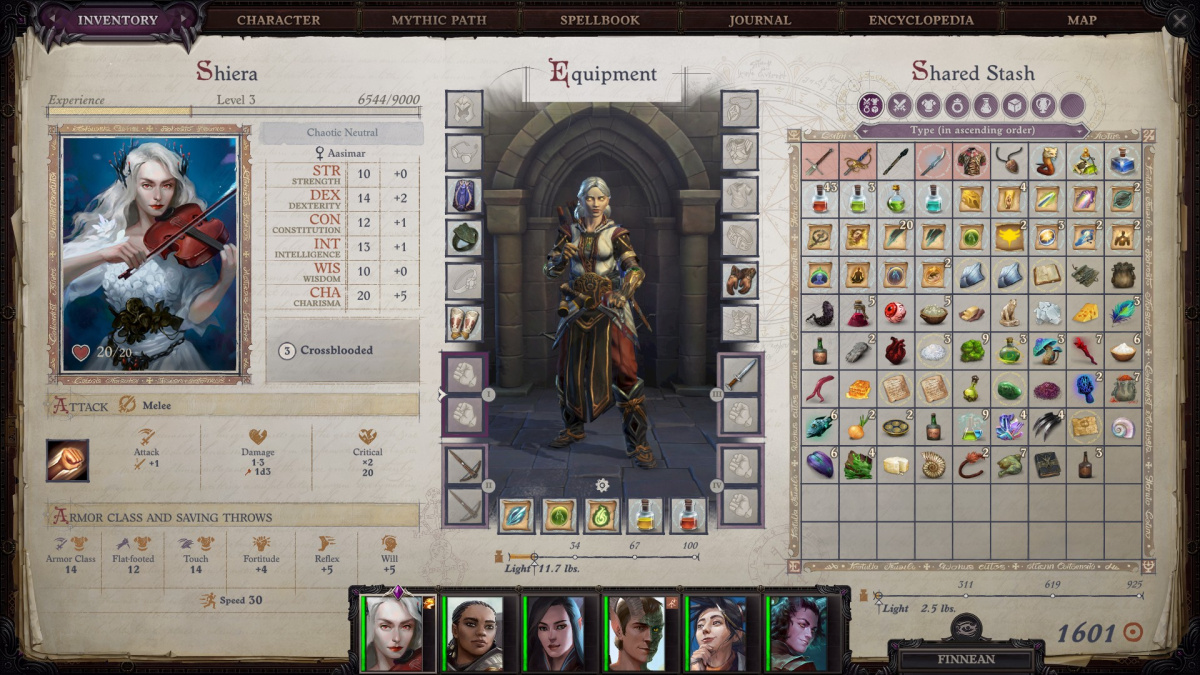1200x675 pixels.
Task: Select the red heart item in stash
Action: 895,350
